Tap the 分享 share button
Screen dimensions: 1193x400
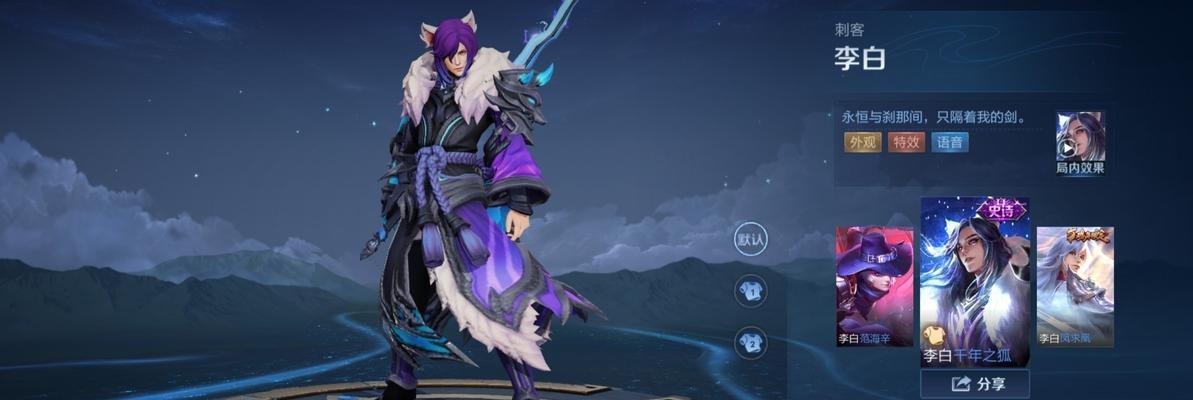[x=976, y=384]
